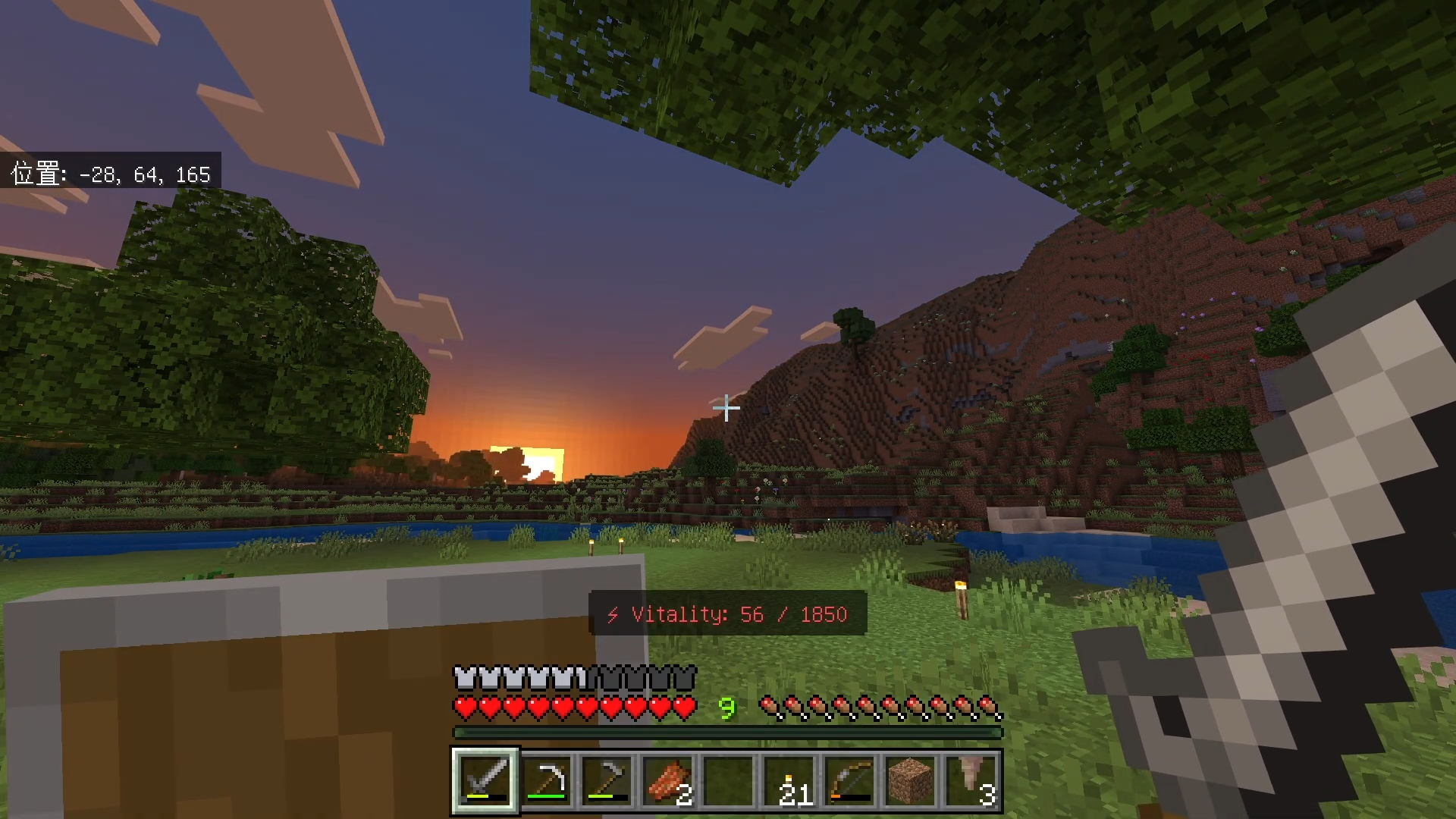The image size is (1456, 819).
Task: Equip the bow from the hotbar
Action: pos(849,780)
